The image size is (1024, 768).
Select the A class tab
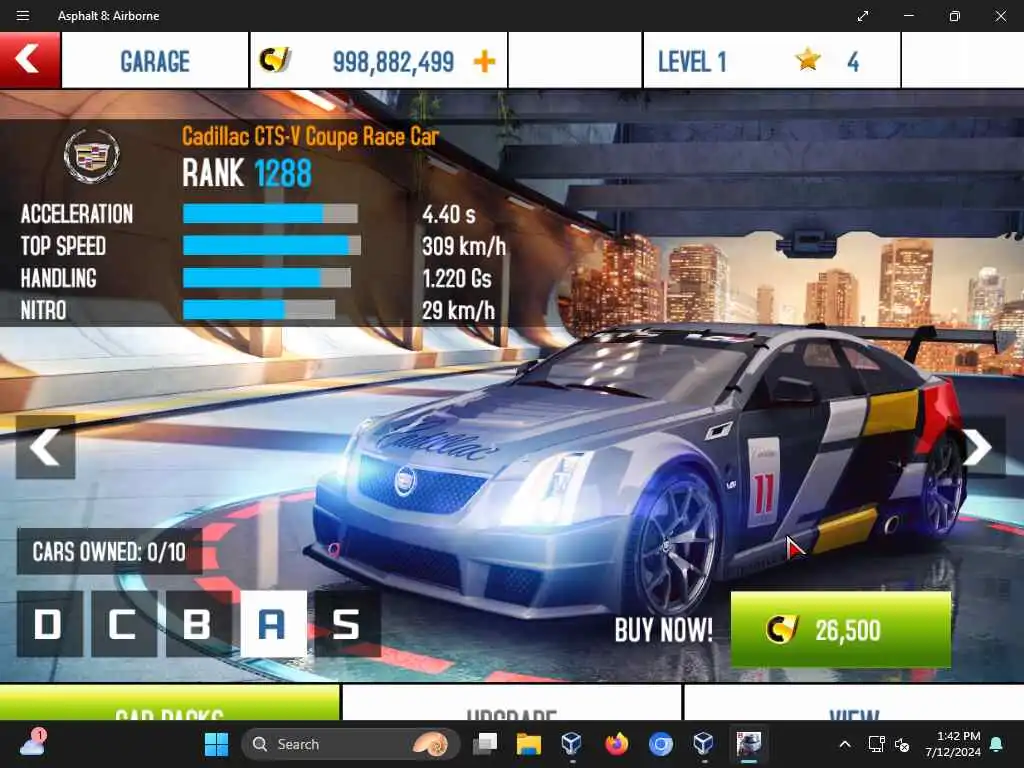pyautogui.click(x=273, y=624)
